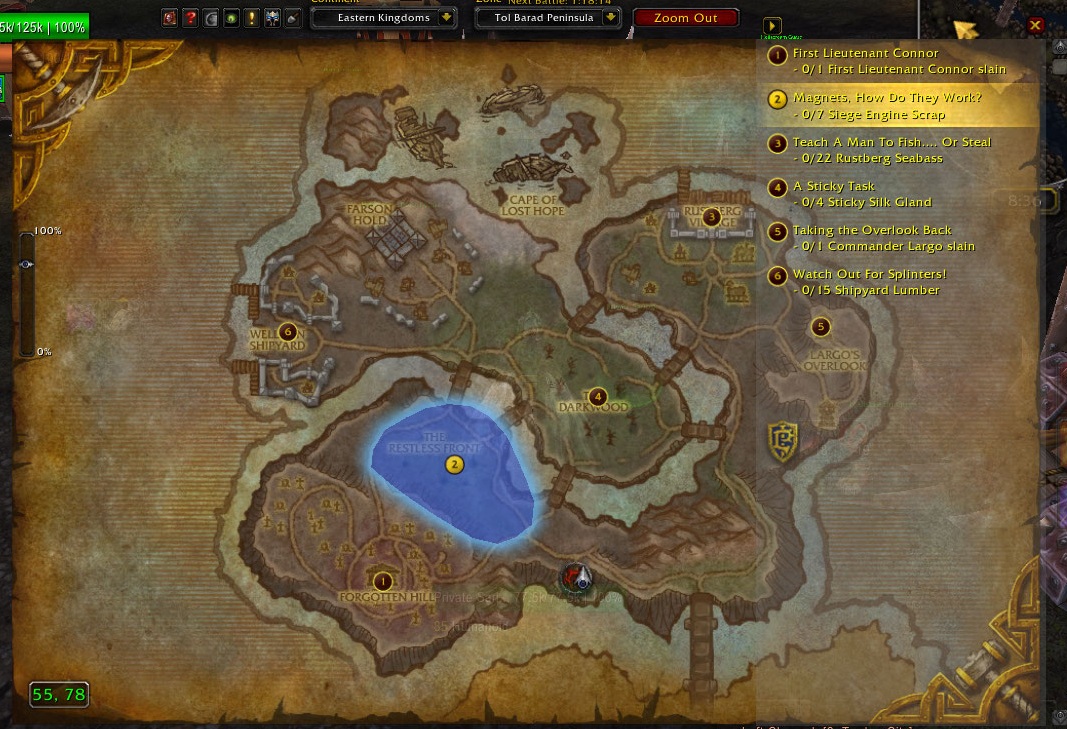Click the red question mark toolbar icon

[x=190, y=18]
